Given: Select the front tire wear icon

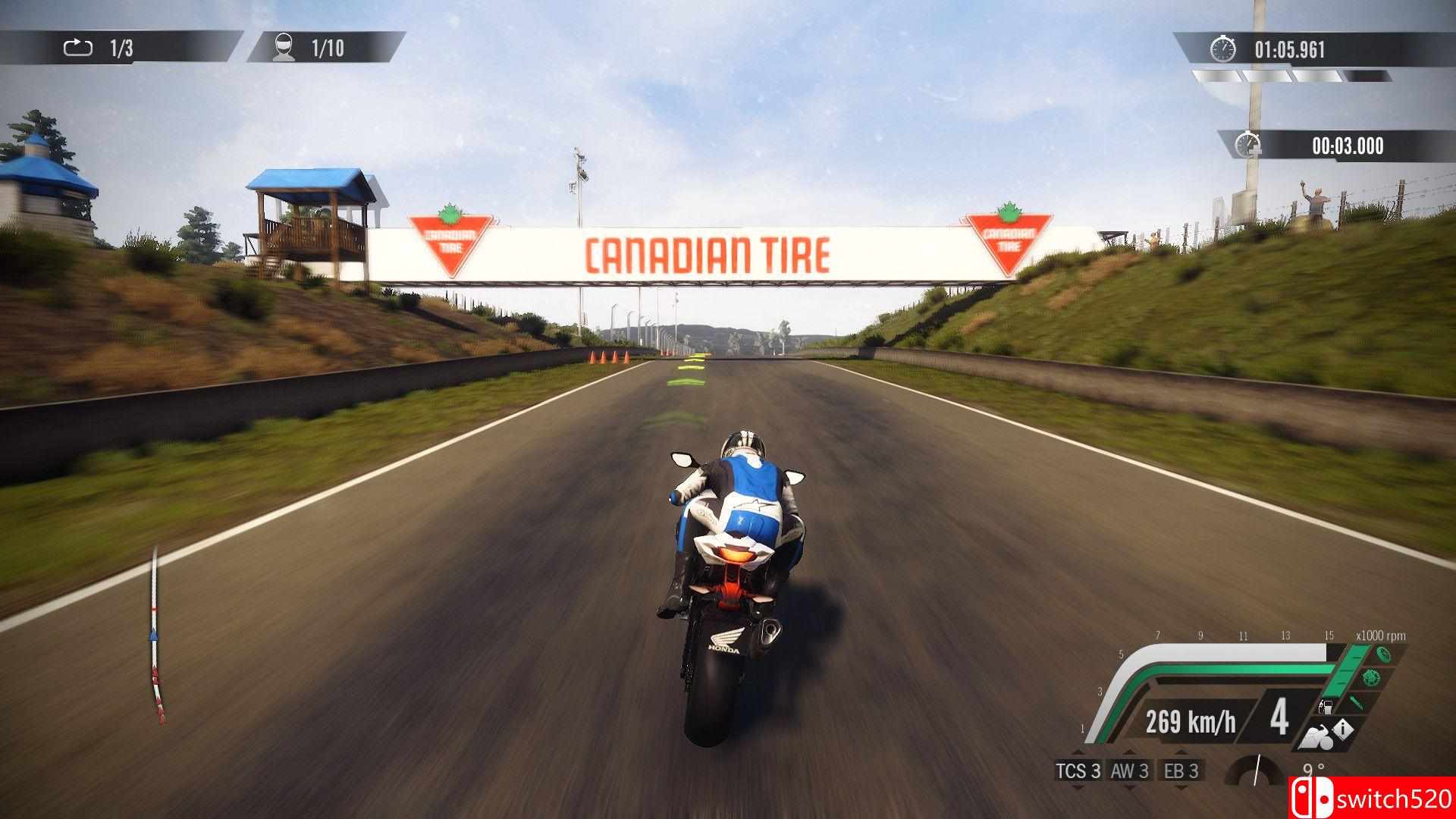Looking at the screenshot, I should (x=1383, y=652).
